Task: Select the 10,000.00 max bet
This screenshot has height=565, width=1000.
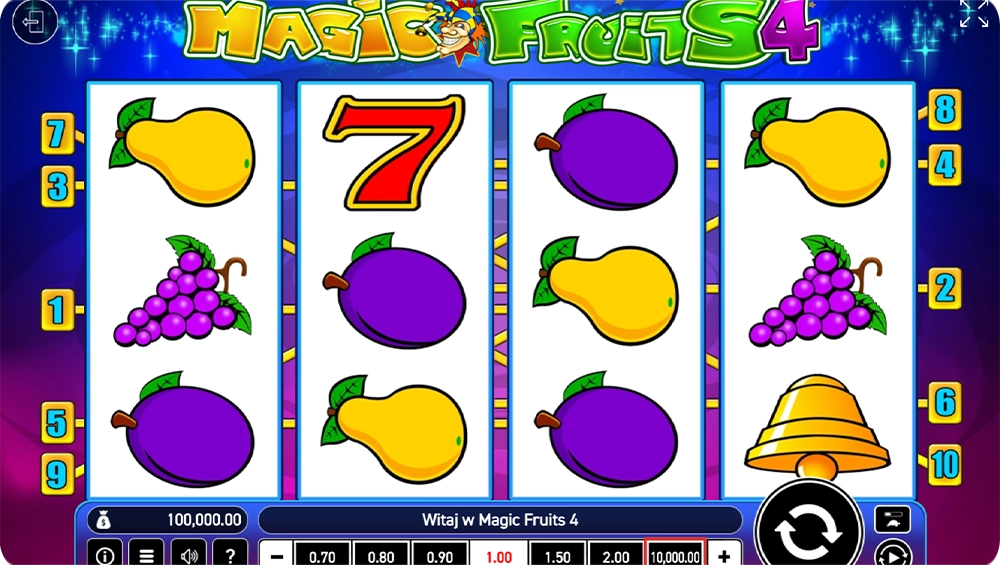Action: (x=675, y=555)
